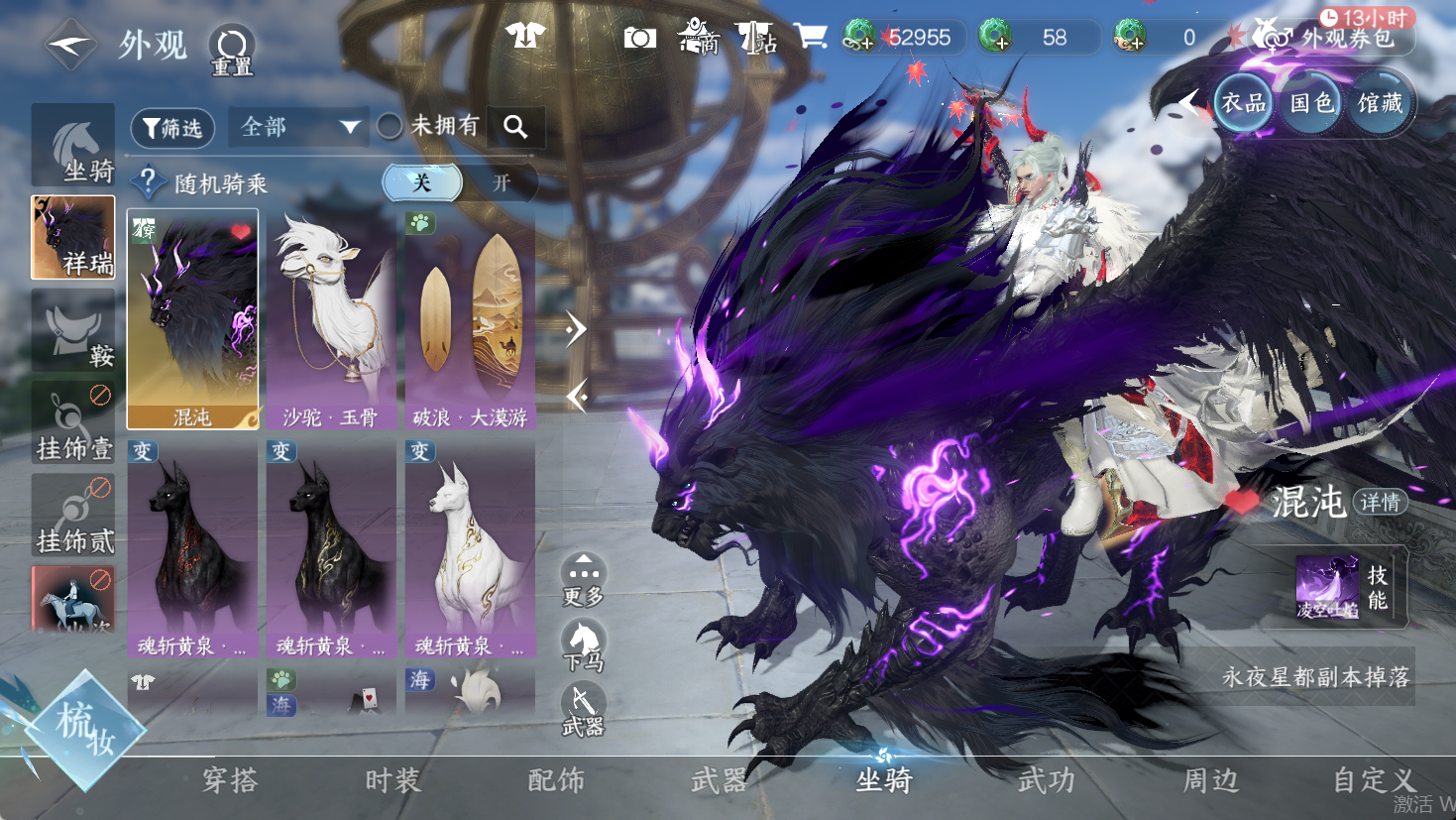1456x820 pixels.
Task: Switch to the 祥瑞 category
Action: (x=73, y=238)
